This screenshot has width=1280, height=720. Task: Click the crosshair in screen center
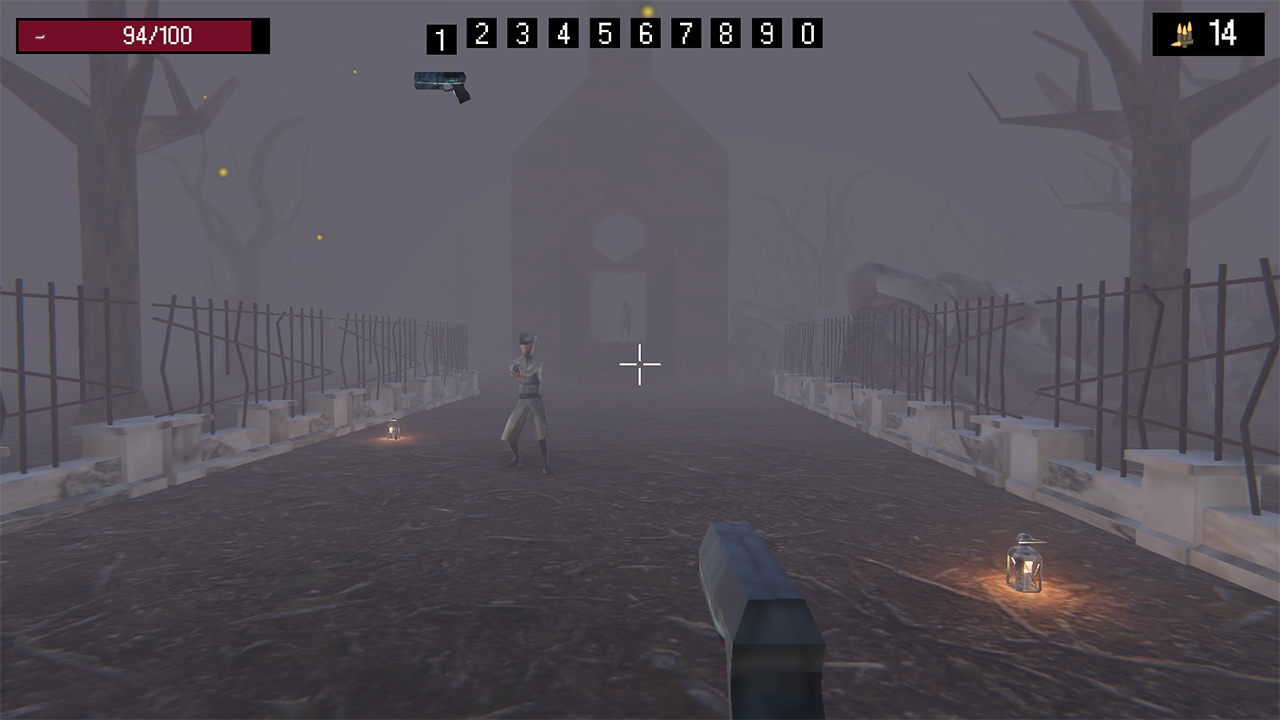639,364
